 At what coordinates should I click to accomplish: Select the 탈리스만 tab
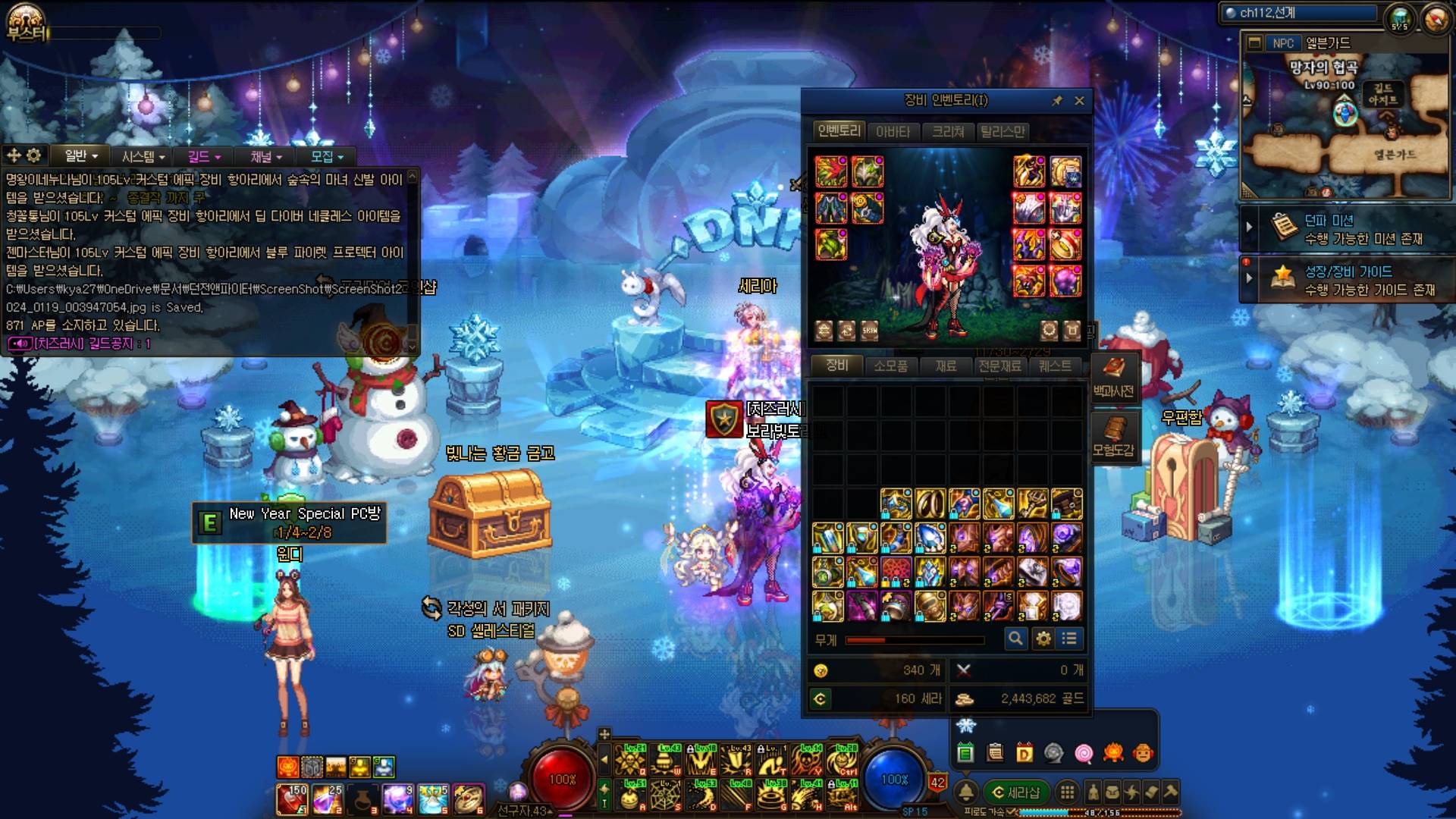click(x=1003, y=132)
